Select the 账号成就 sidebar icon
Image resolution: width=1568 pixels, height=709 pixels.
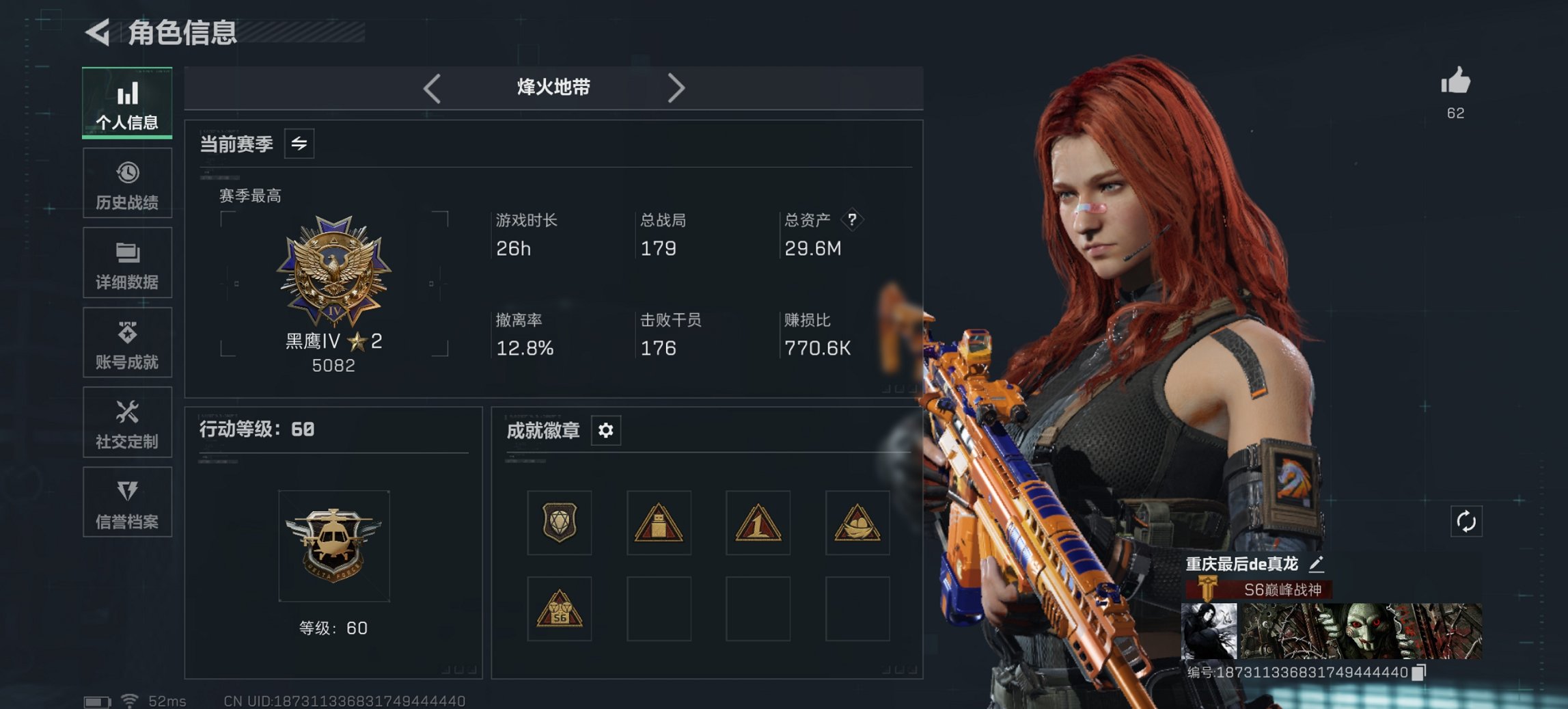(127, 343)
